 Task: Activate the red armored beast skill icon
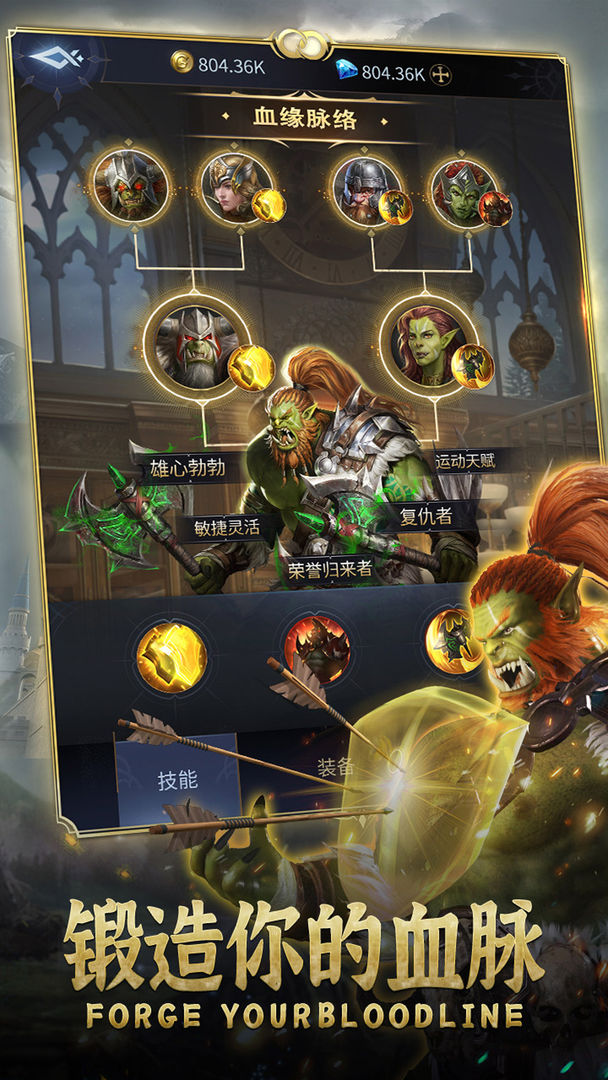(317, 650)
